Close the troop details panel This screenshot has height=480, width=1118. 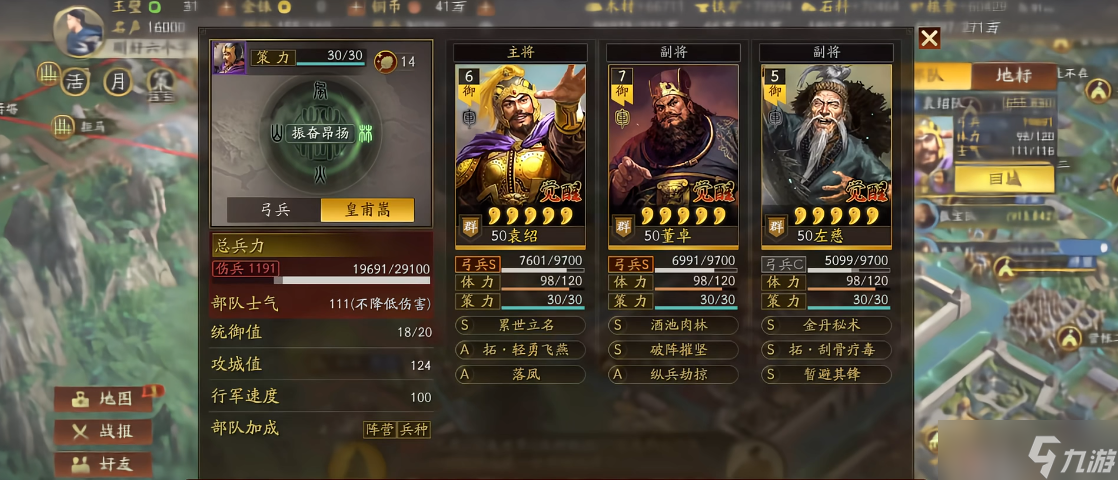[929, 39]
